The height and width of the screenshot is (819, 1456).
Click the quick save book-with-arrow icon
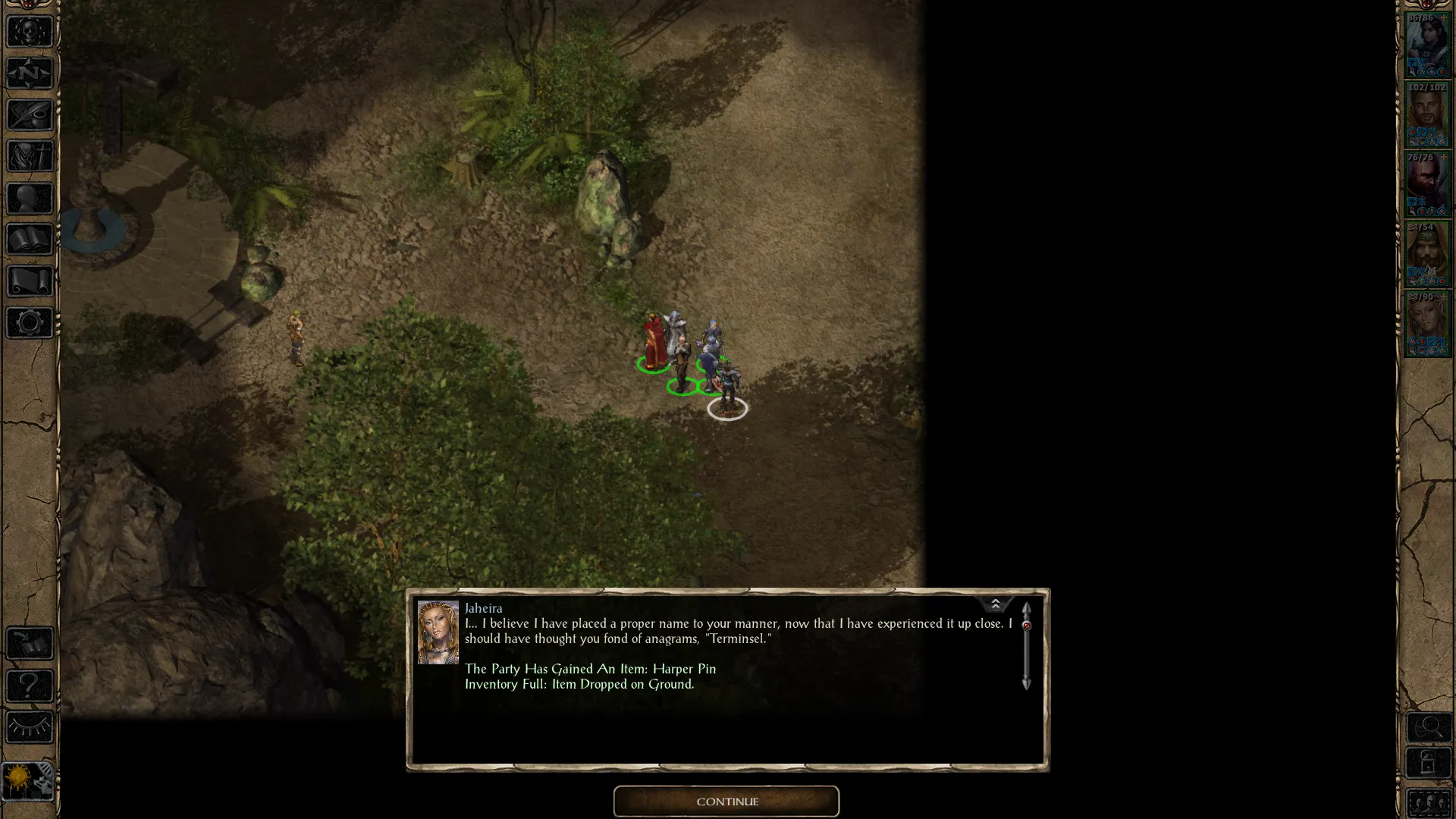coord(30,644)
